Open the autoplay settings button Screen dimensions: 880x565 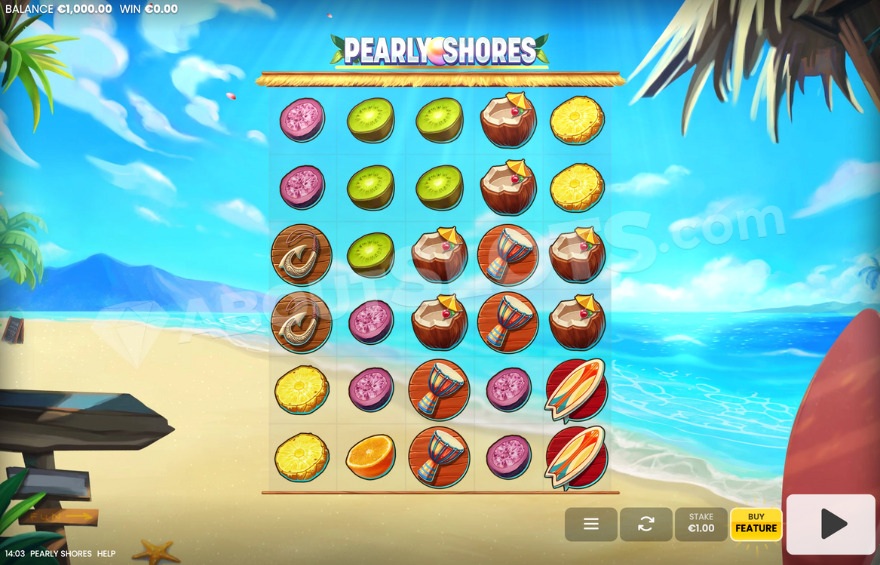[646, 524]
